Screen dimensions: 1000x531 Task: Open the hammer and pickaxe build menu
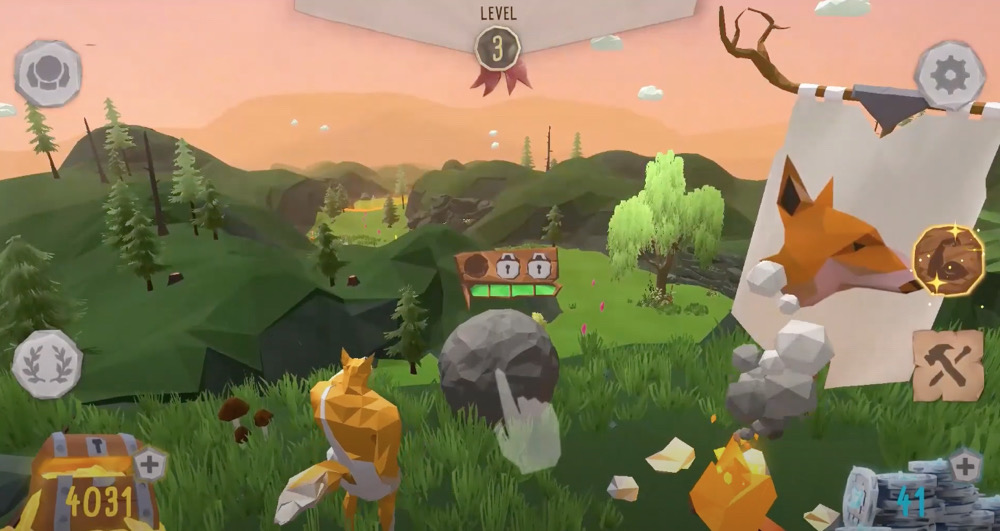click(x=947, y=365)
